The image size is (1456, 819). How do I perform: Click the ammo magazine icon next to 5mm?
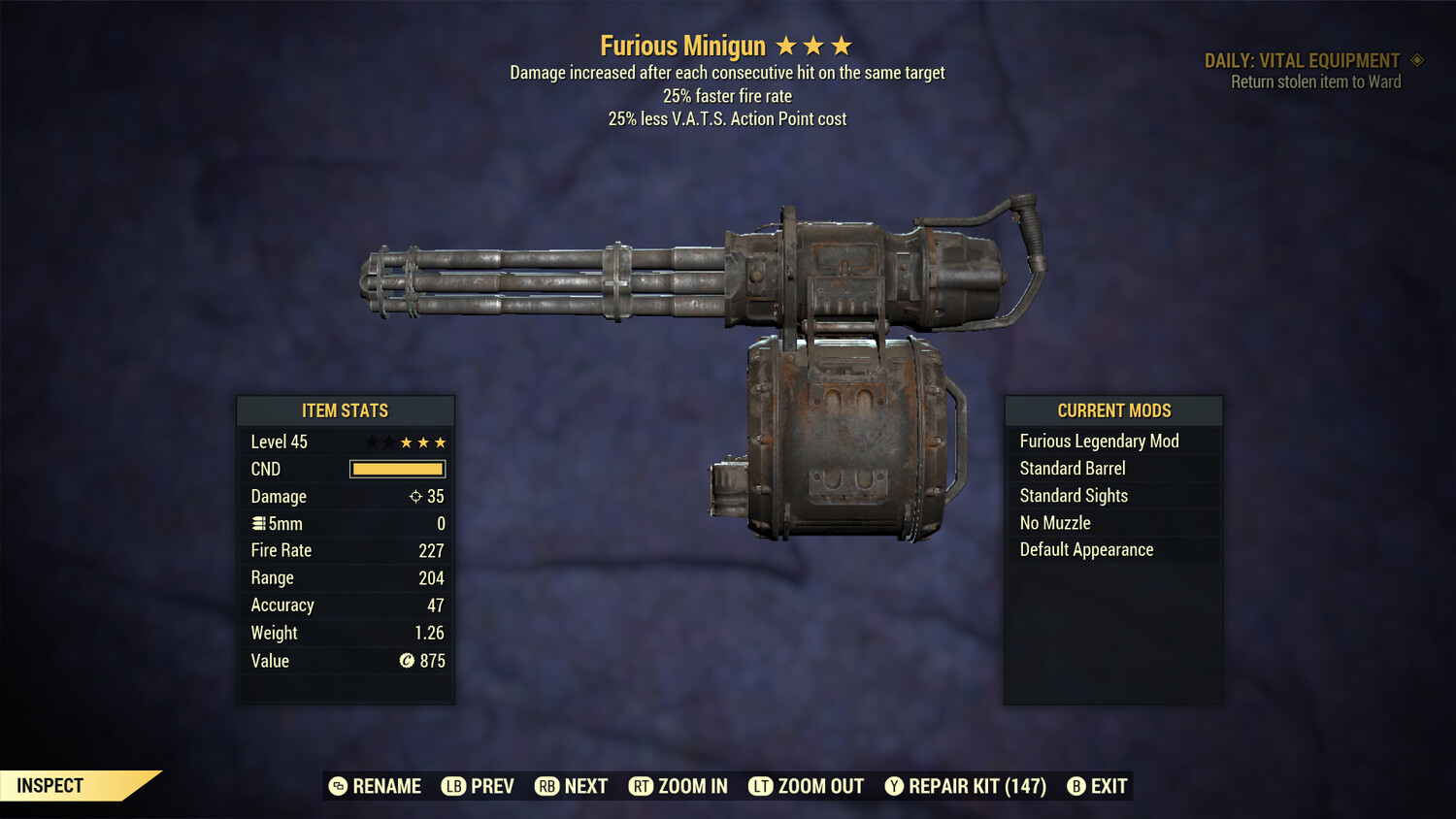pos(258,523)
